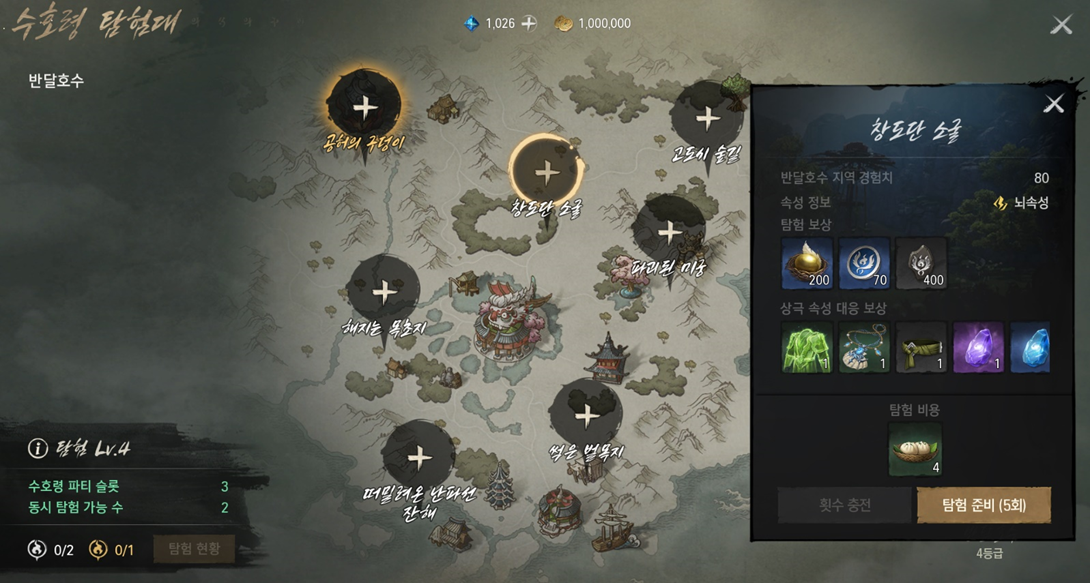Choose the 고도시 숲길 expedition node

707,119
